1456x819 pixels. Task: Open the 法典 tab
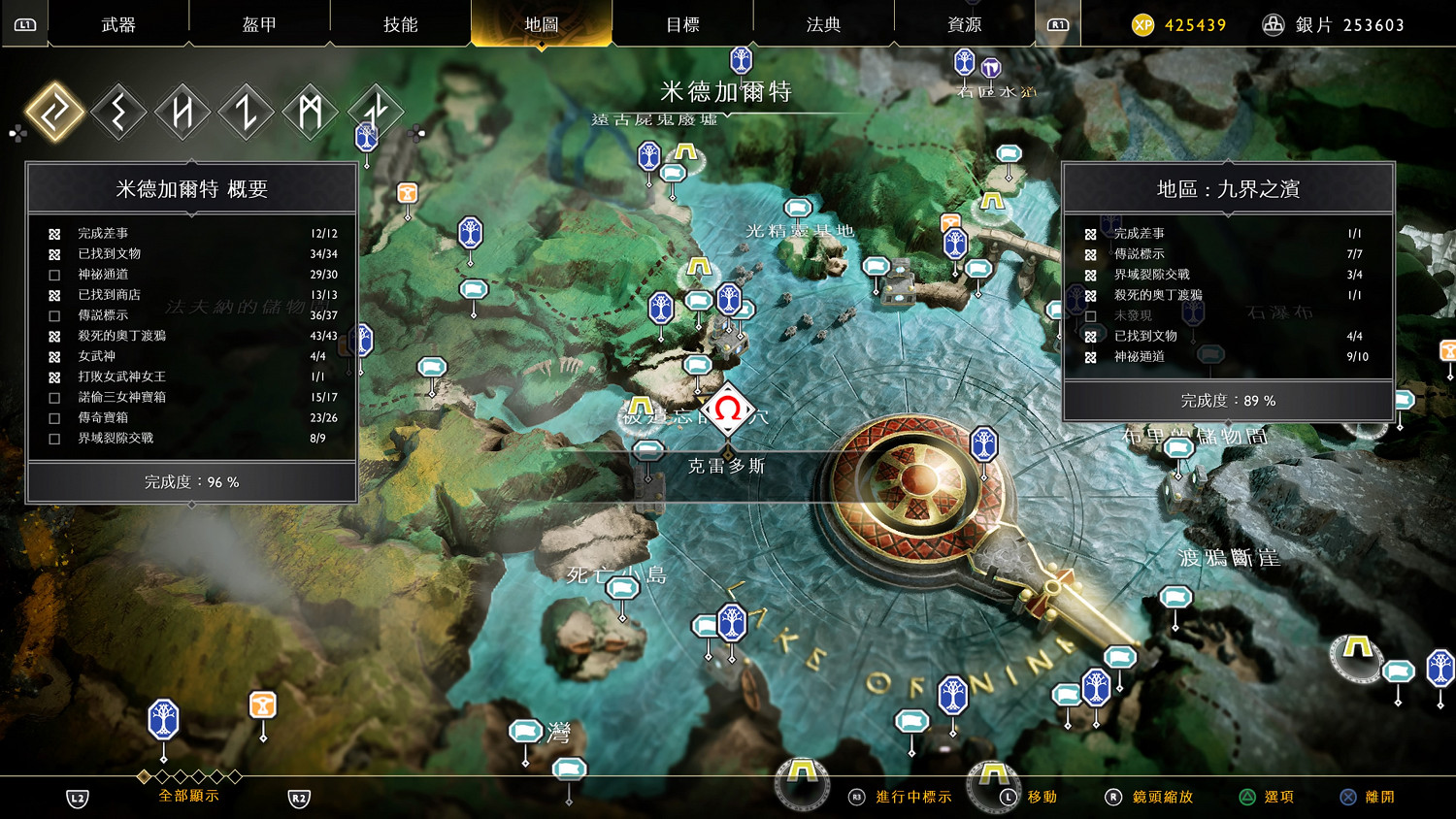tap(823, 24)
